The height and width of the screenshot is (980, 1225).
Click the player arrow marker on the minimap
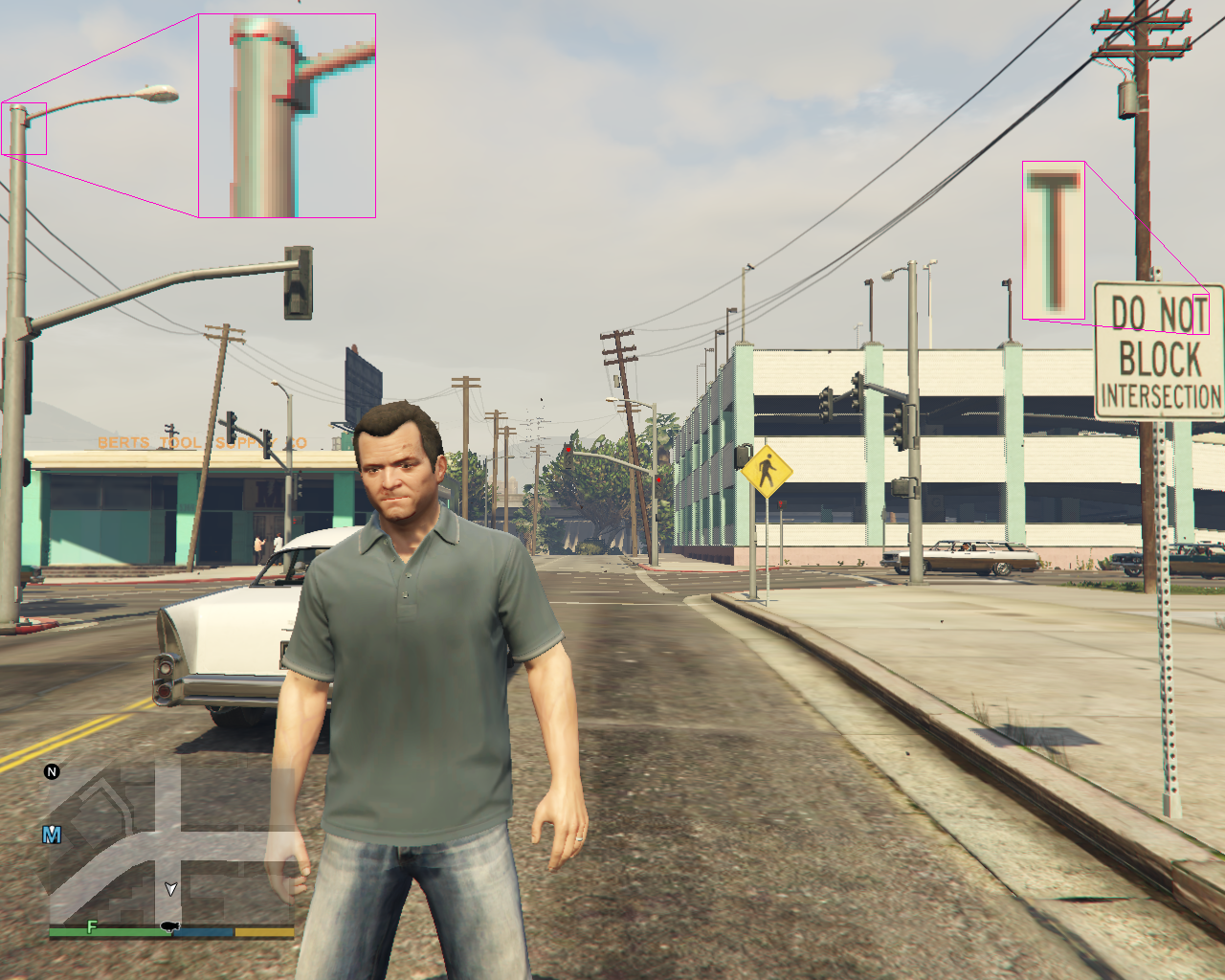(x=170, y=889)
